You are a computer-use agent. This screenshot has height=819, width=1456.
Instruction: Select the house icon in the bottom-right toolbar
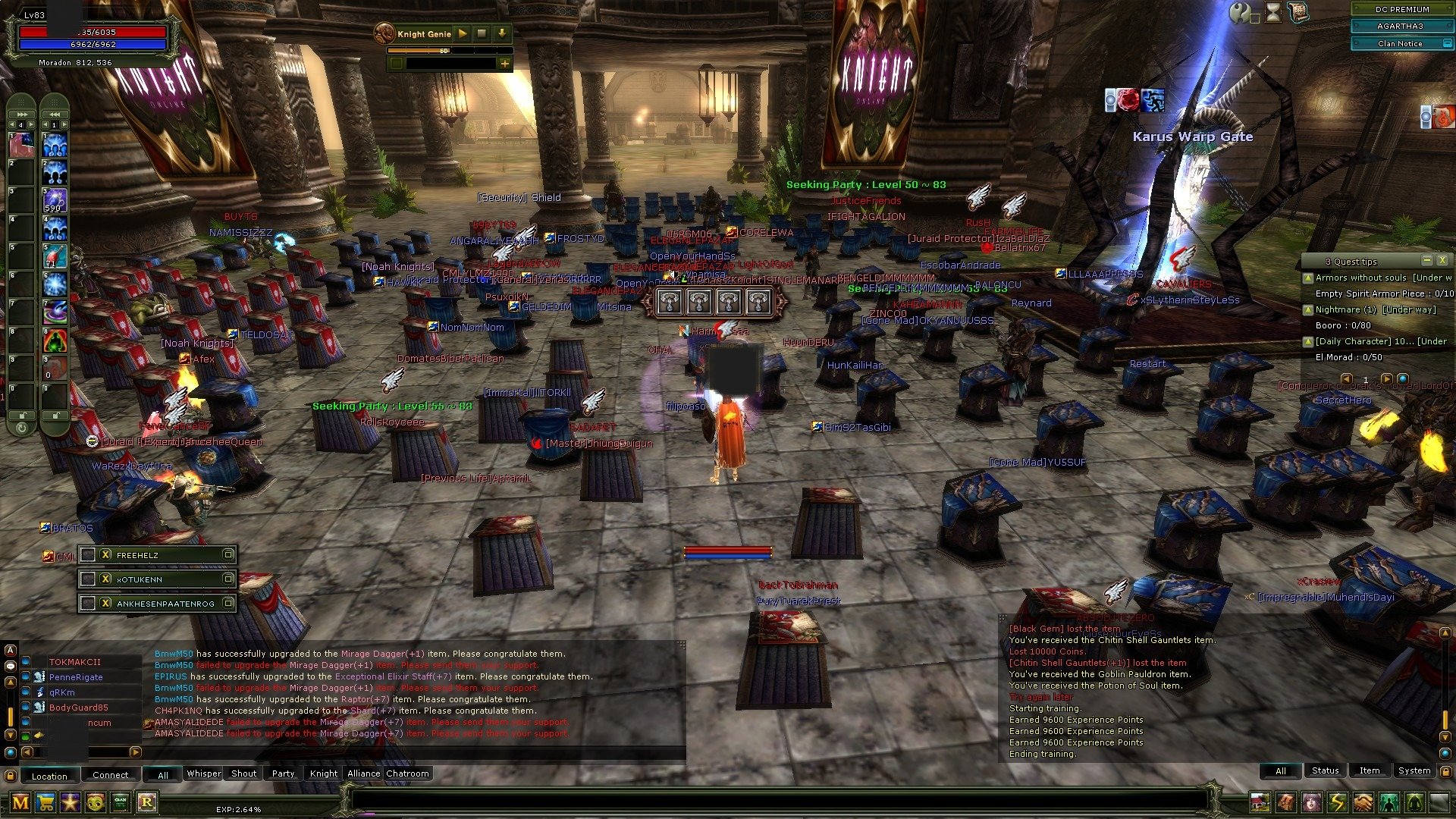tap(1260, 802)
